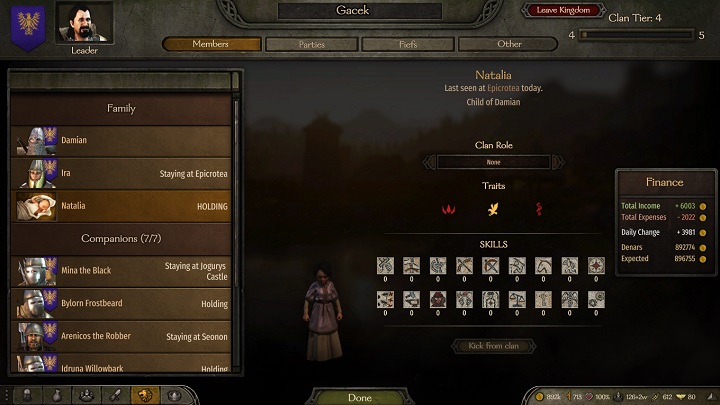Image resolution: width=720 pixels, height=405 pixels.
Task: Select the Natalia family row
Action: pyautogui.click(x=122, y=206)
